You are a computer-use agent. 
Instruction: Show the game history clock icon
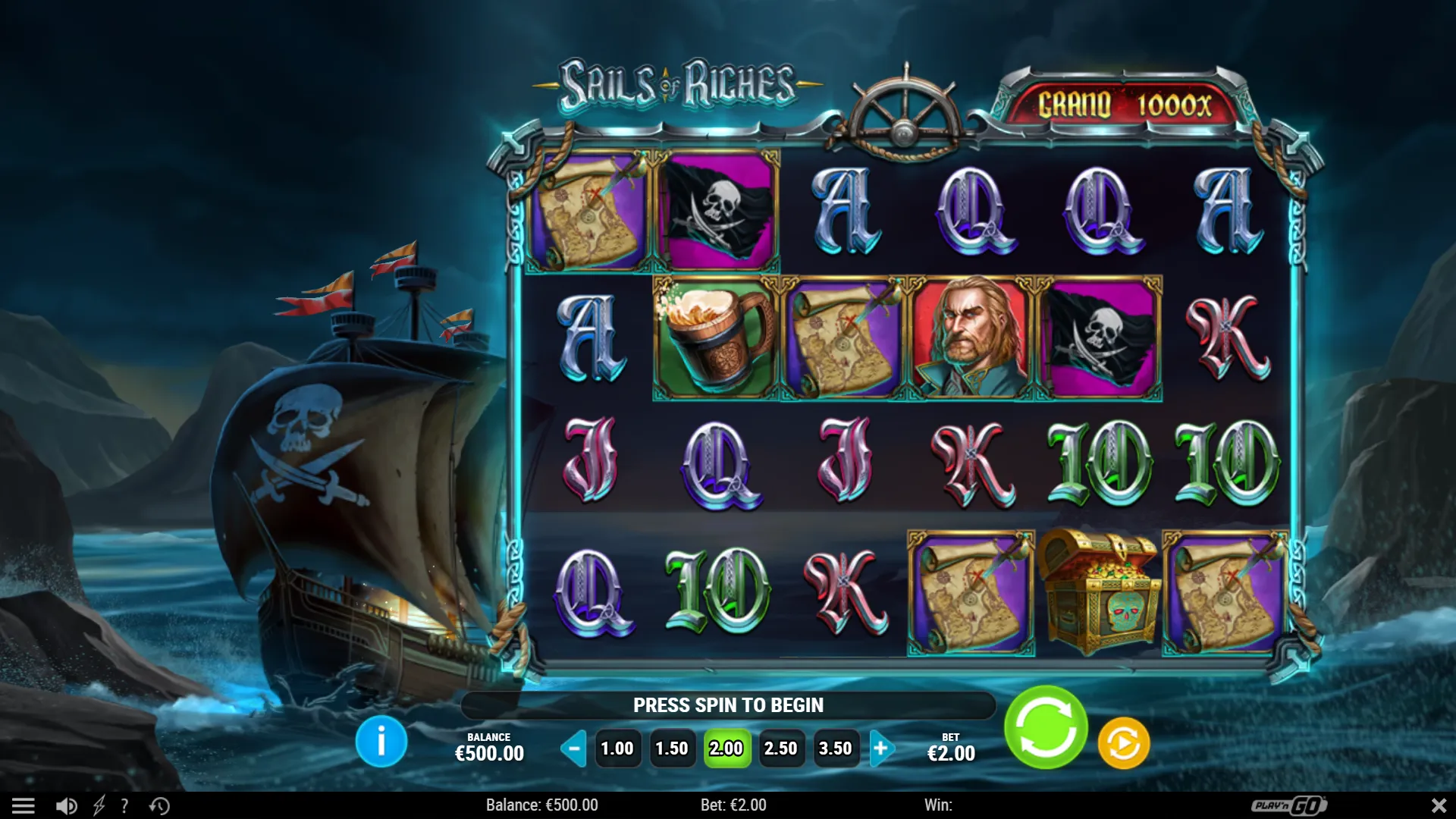[x=159, y=805]
